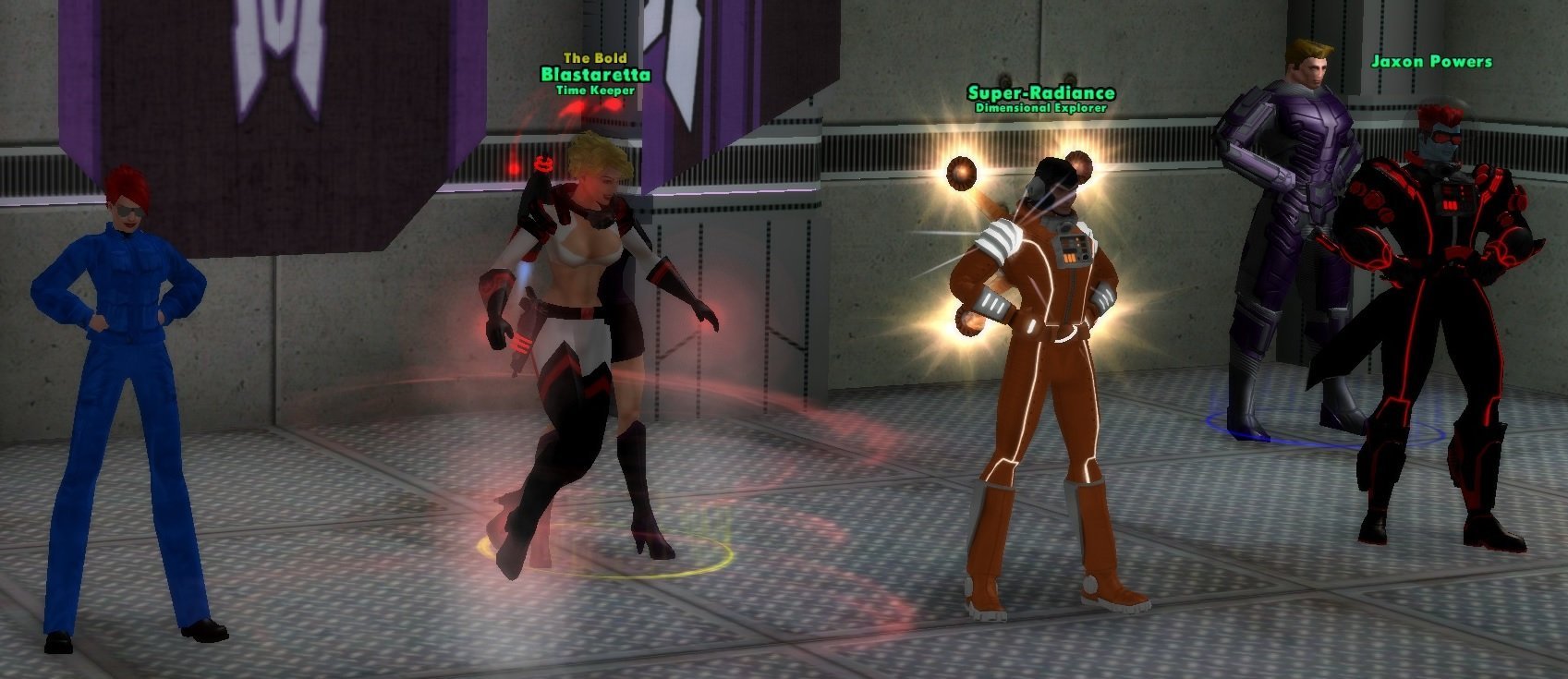Viewport: 1568px width, 679px height.
Task: Select the Blastaretta player nameplate
Action: (595, 74)
